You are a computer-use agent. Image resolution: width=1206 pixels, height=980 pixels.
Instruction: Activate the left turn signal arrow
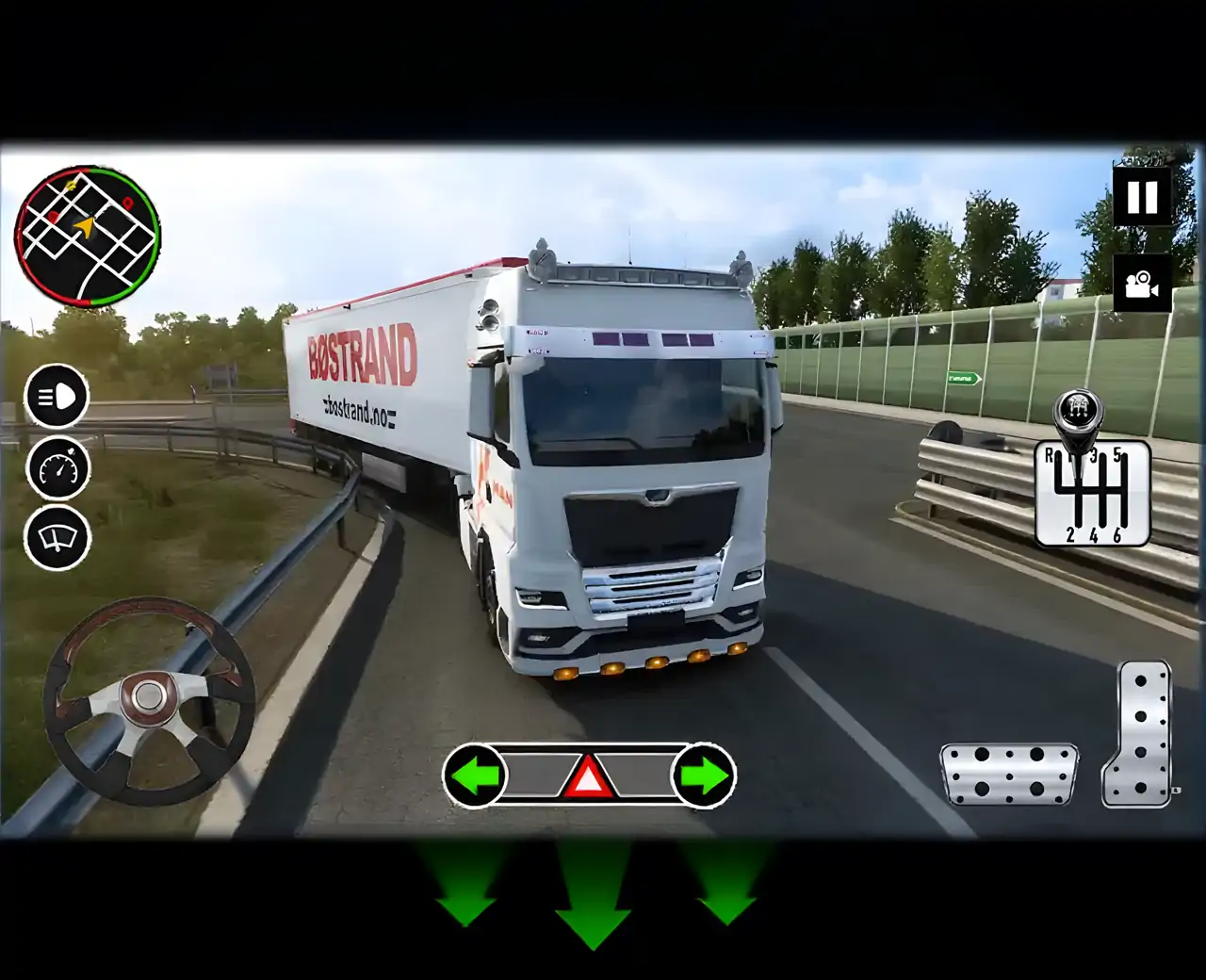click(x=477, y=776)
